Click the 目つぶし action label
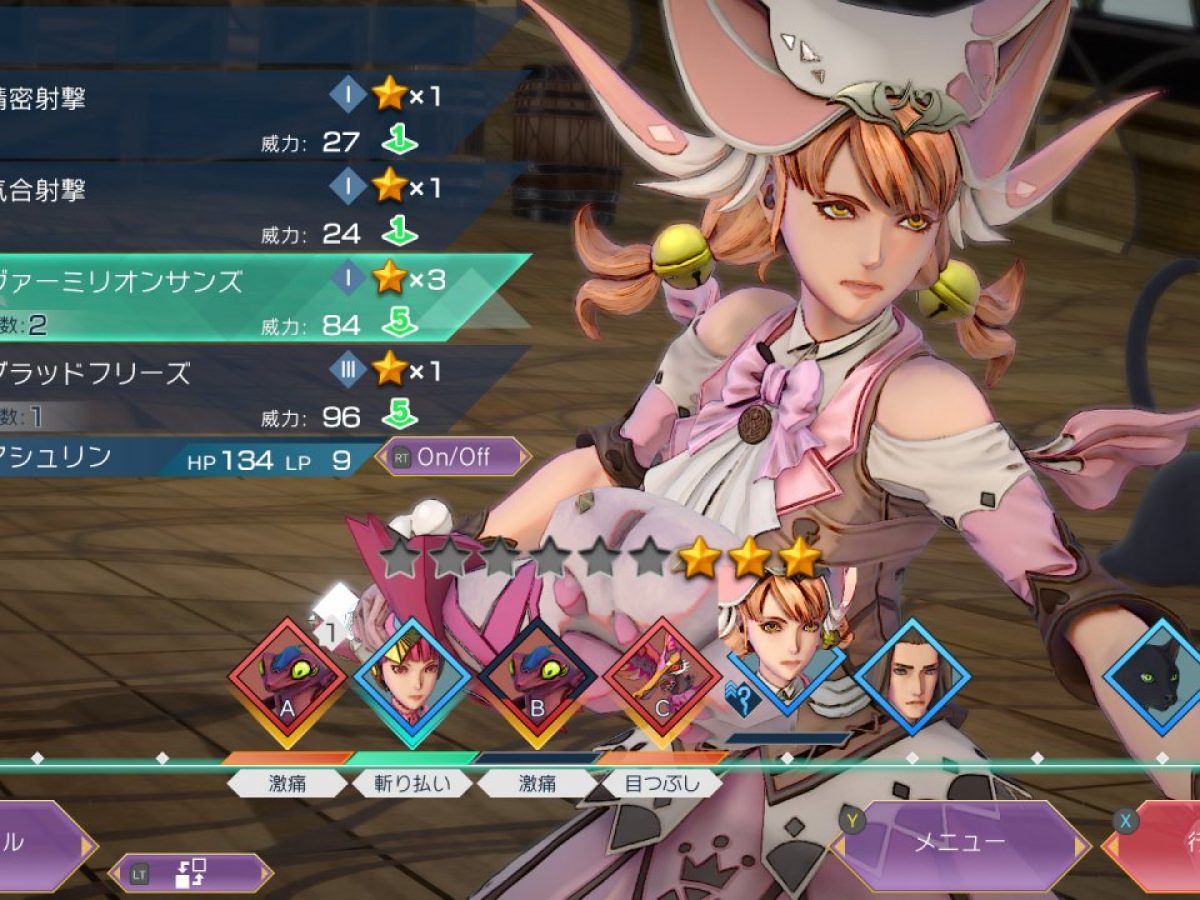 tap(661, 783)
